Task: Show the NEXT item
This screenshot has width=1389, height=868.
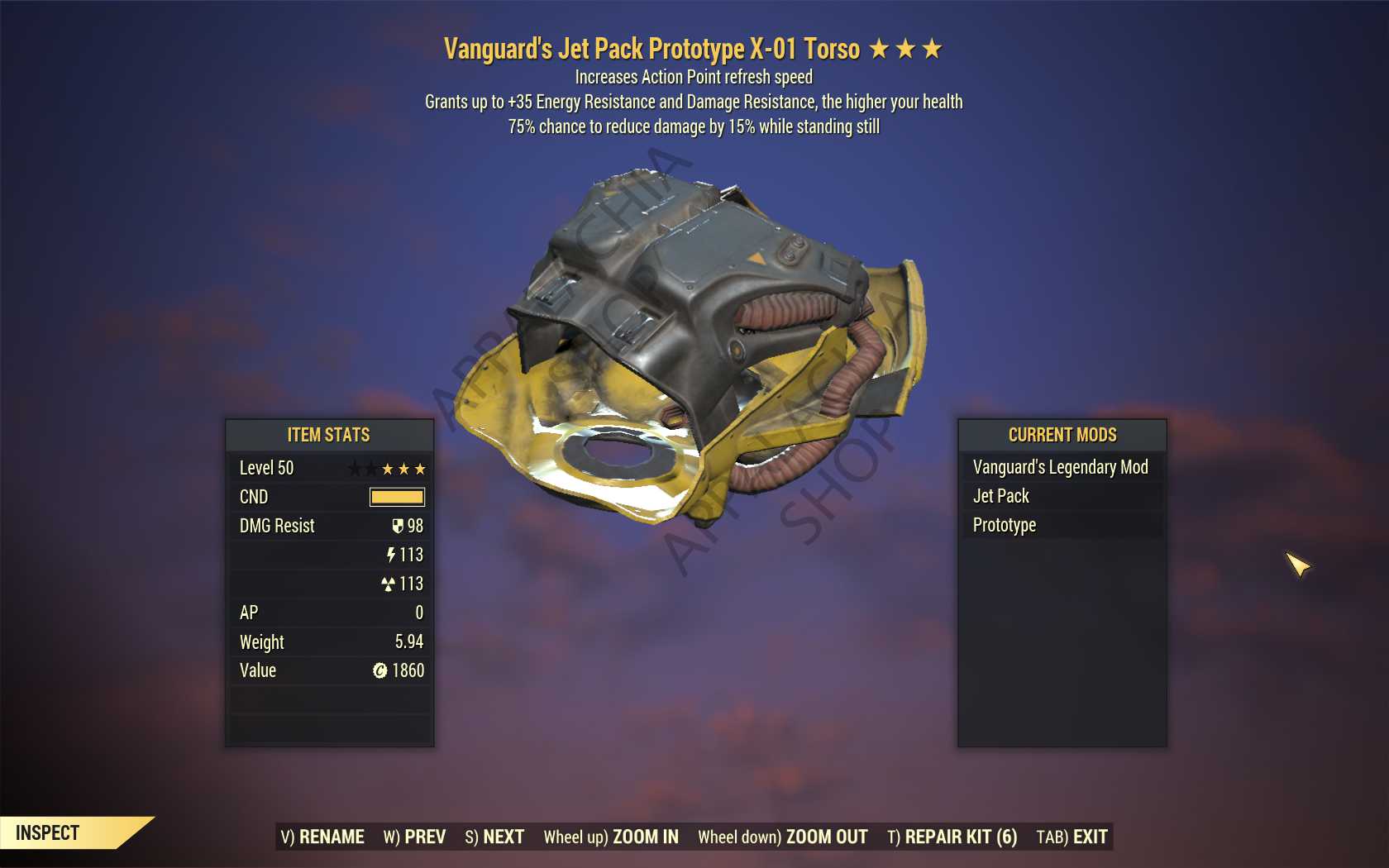Action: tap(494, 837)
